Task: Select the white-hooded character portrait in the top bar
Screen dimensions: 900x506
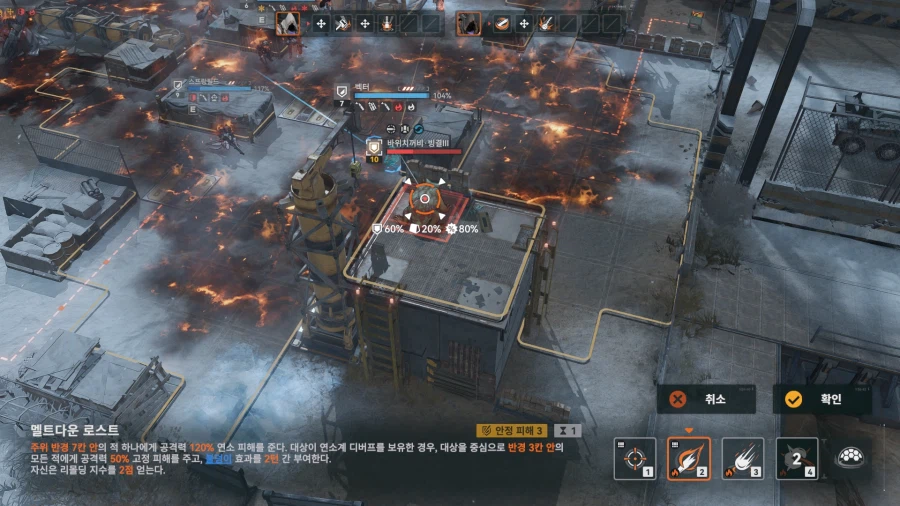Action: [288, 23]
